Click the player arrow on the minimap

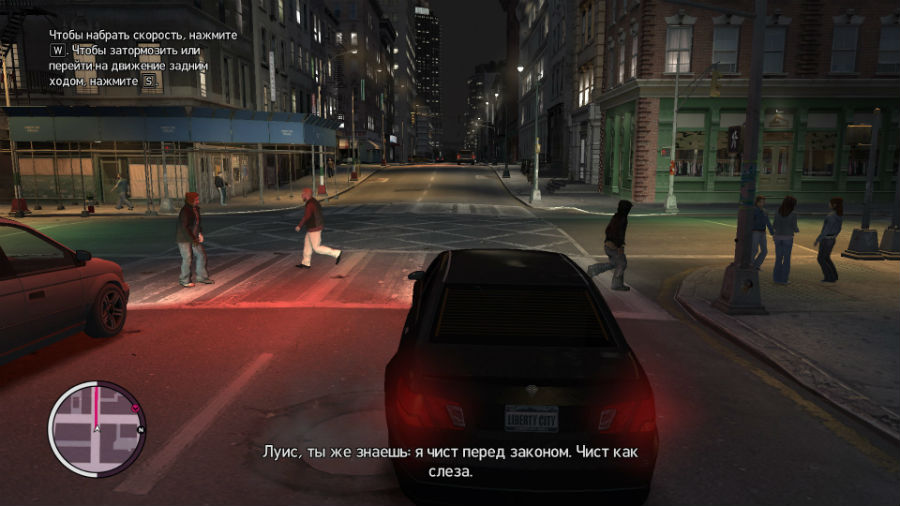[x=97, y=430]
